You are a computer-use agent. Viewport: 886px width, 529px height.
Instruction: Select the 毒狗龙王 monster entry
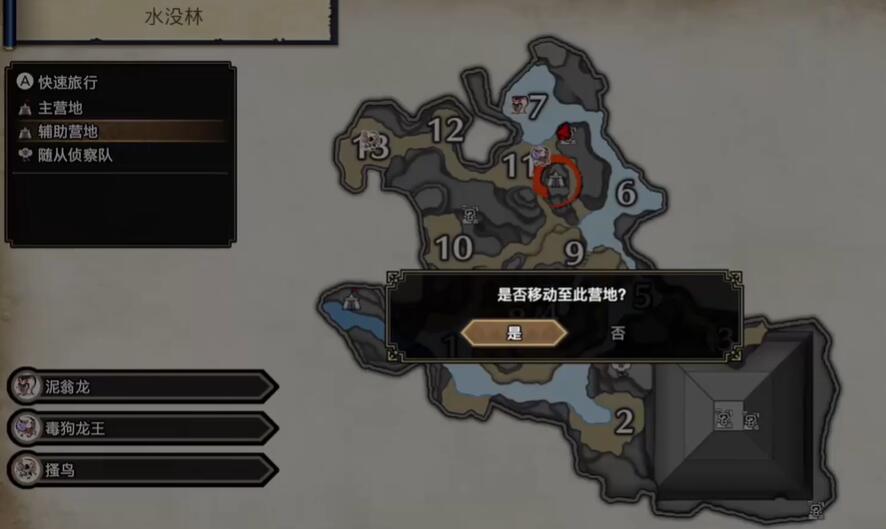140,428
